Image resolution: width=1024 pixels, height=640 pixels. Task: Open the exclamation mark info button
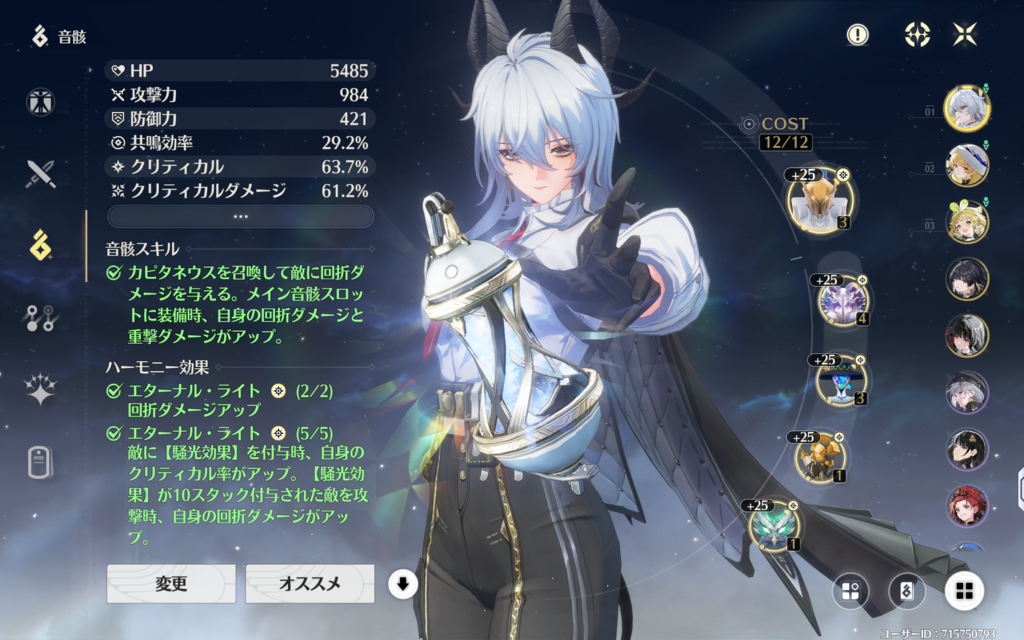tap(857, 35)
